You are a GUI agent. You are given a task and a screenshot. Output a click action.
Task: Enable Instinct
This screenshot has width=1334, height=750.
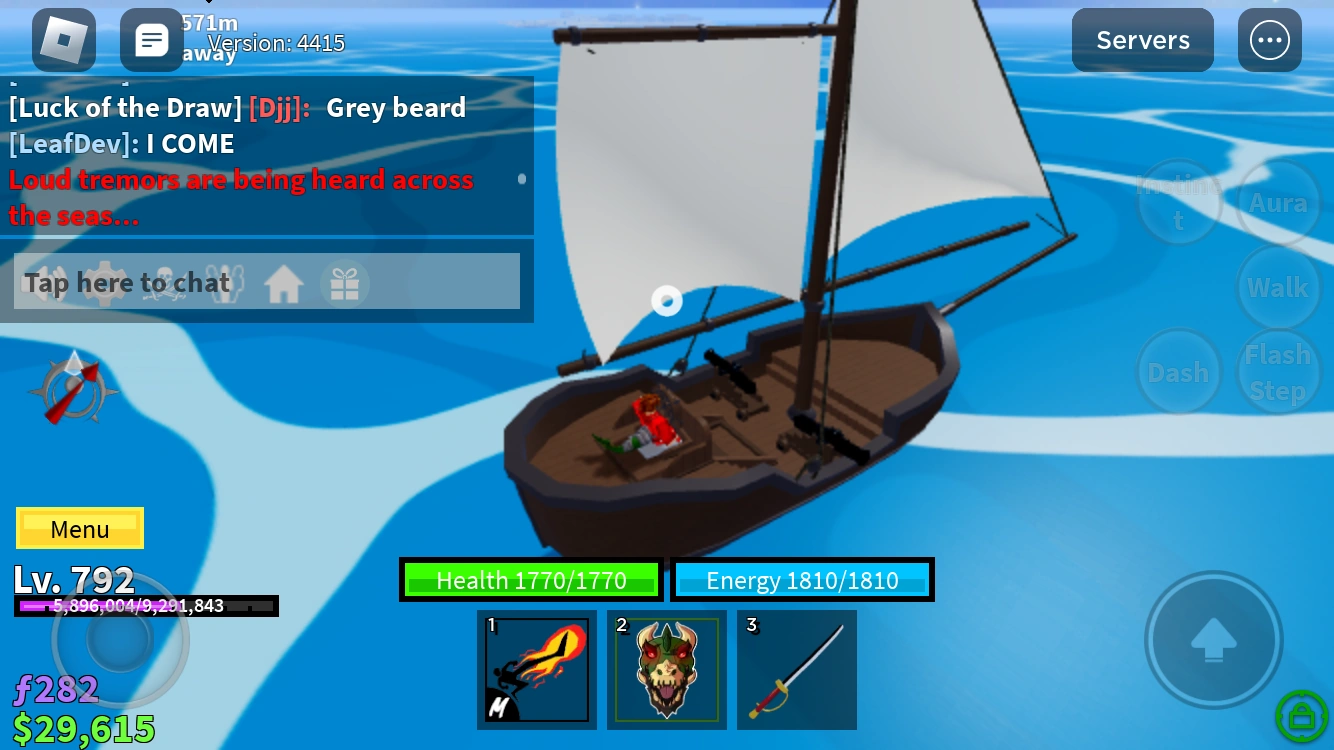click(x=1179, y=202)
